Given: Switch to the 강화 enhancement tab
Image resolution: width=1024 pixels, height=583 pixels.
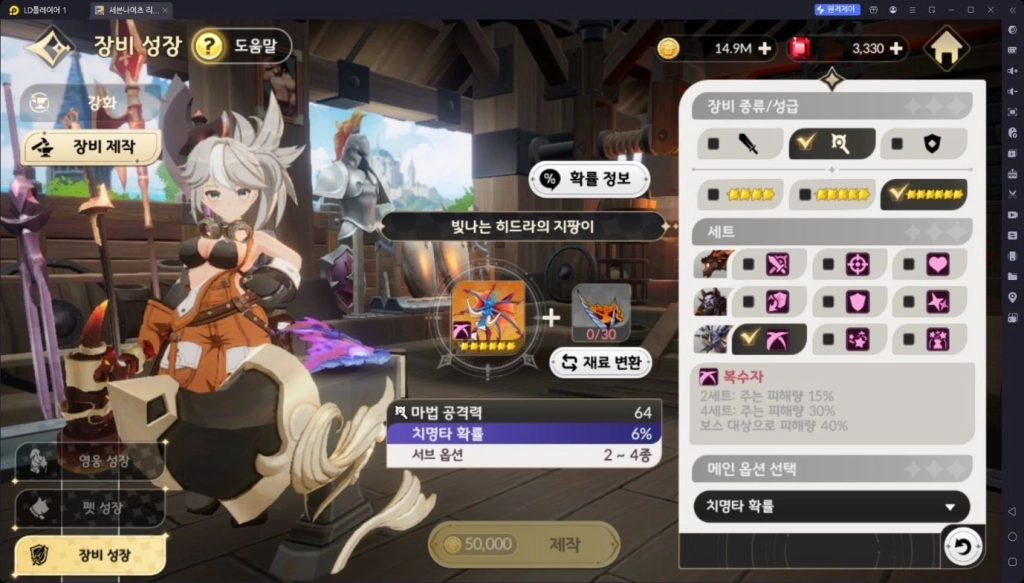Looking at the screenshot, I should 91,101.
